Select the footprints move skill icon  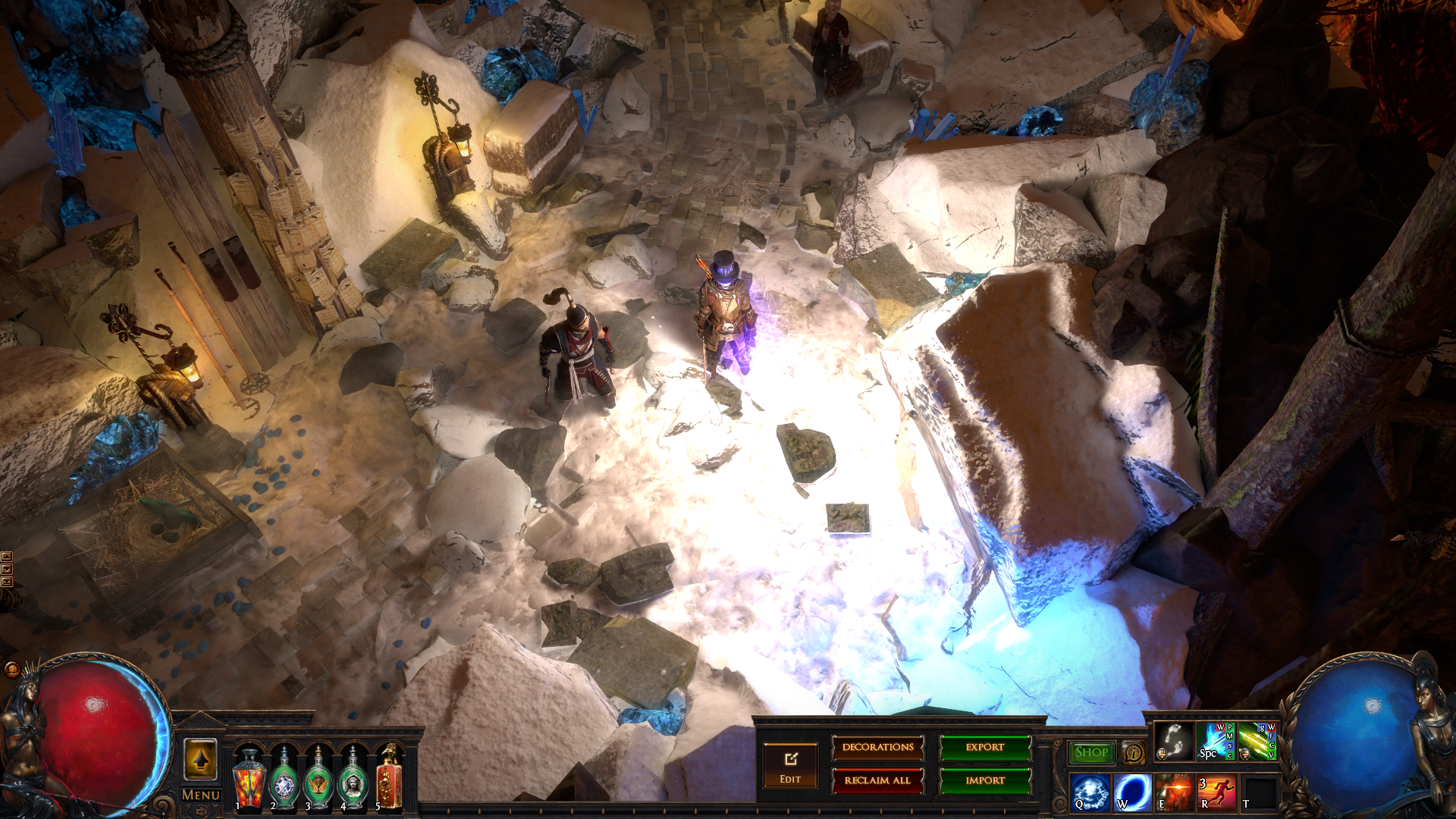click(1173, 741)
